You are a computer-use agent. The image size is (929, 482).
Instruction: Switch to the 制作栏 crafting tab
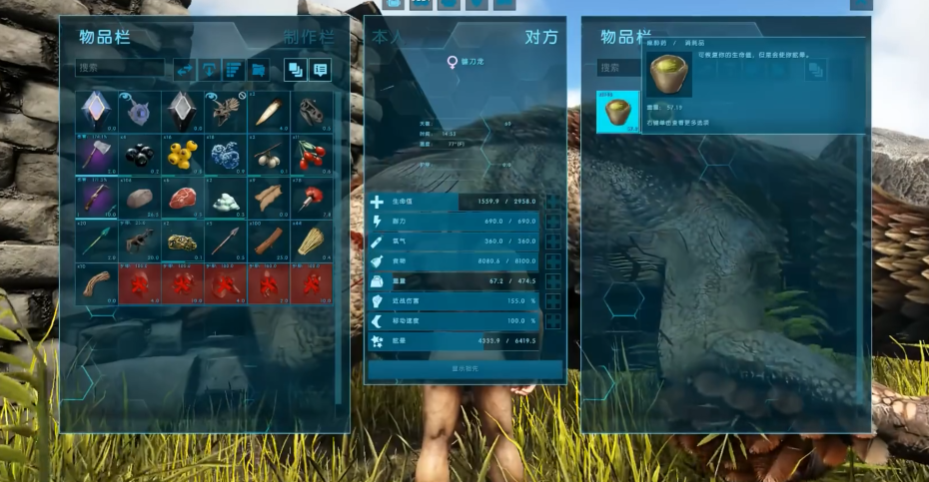[x=308, y=38]
